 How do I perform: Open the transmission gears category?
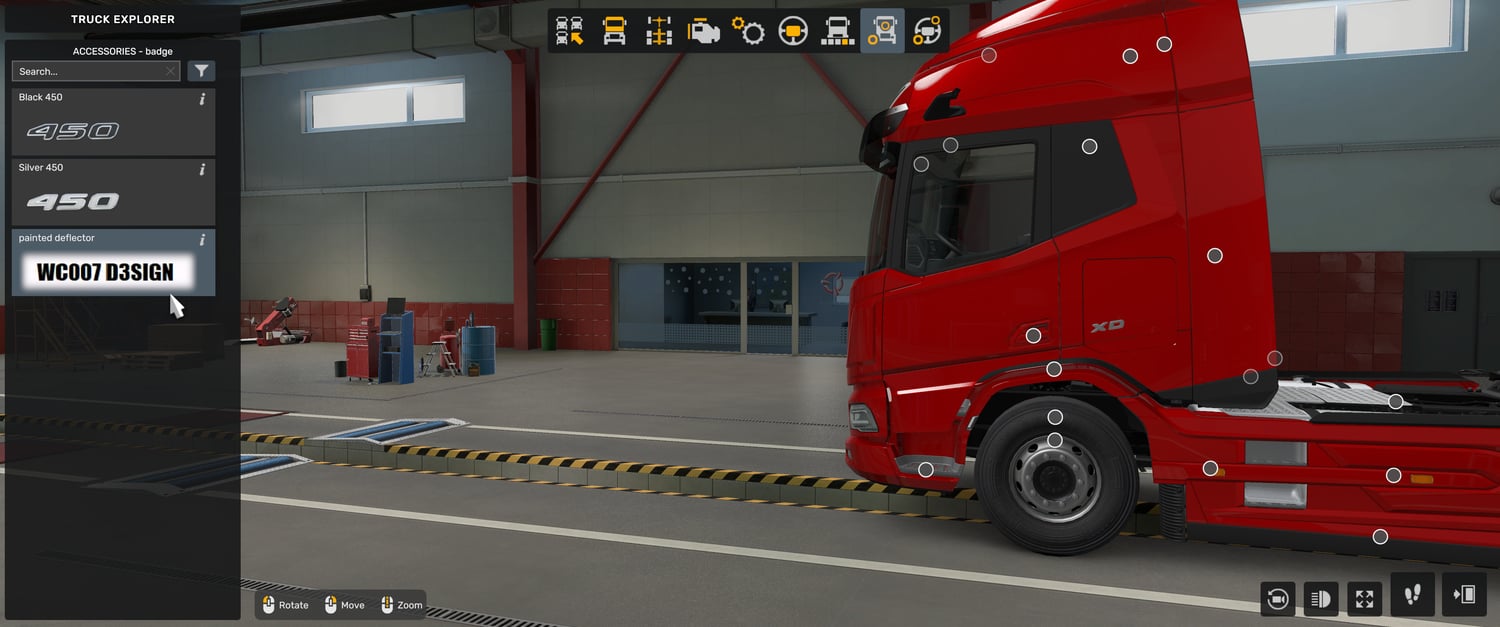(x=748, y=31)
